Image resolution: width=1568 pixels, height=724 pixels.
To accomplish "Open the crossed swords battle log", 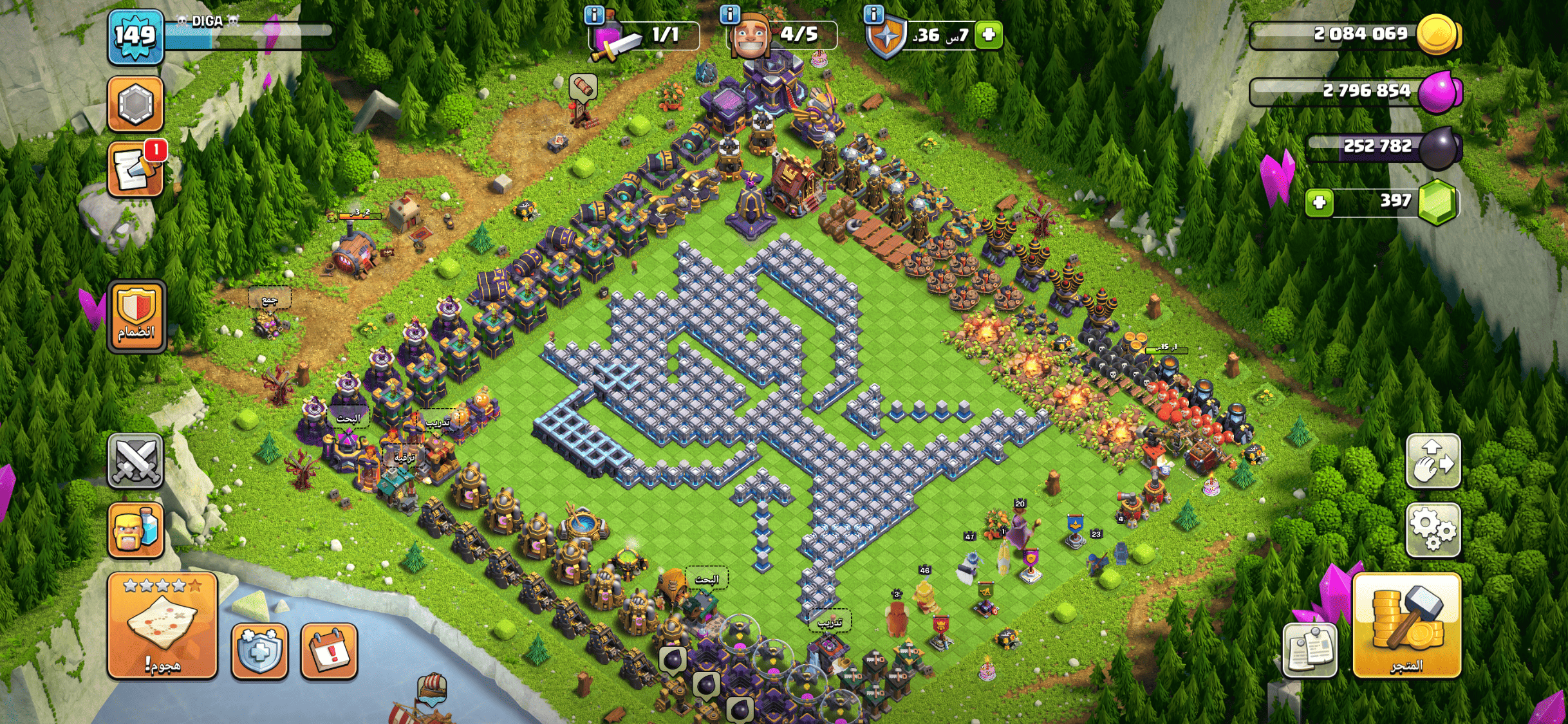I will tap(135, 461).
